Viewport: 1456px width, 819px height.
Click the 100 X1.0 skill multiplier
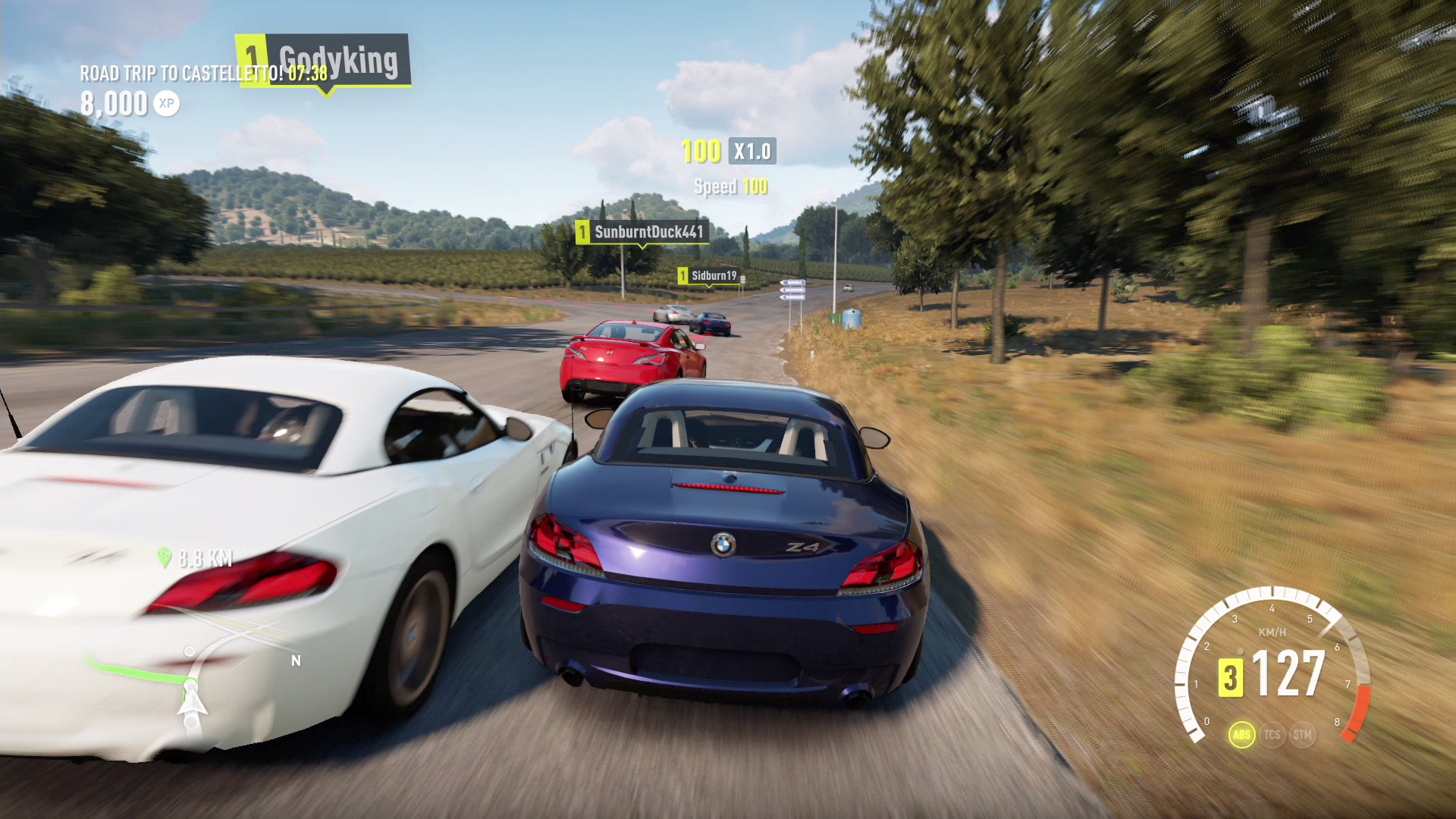tap(726, 151)
